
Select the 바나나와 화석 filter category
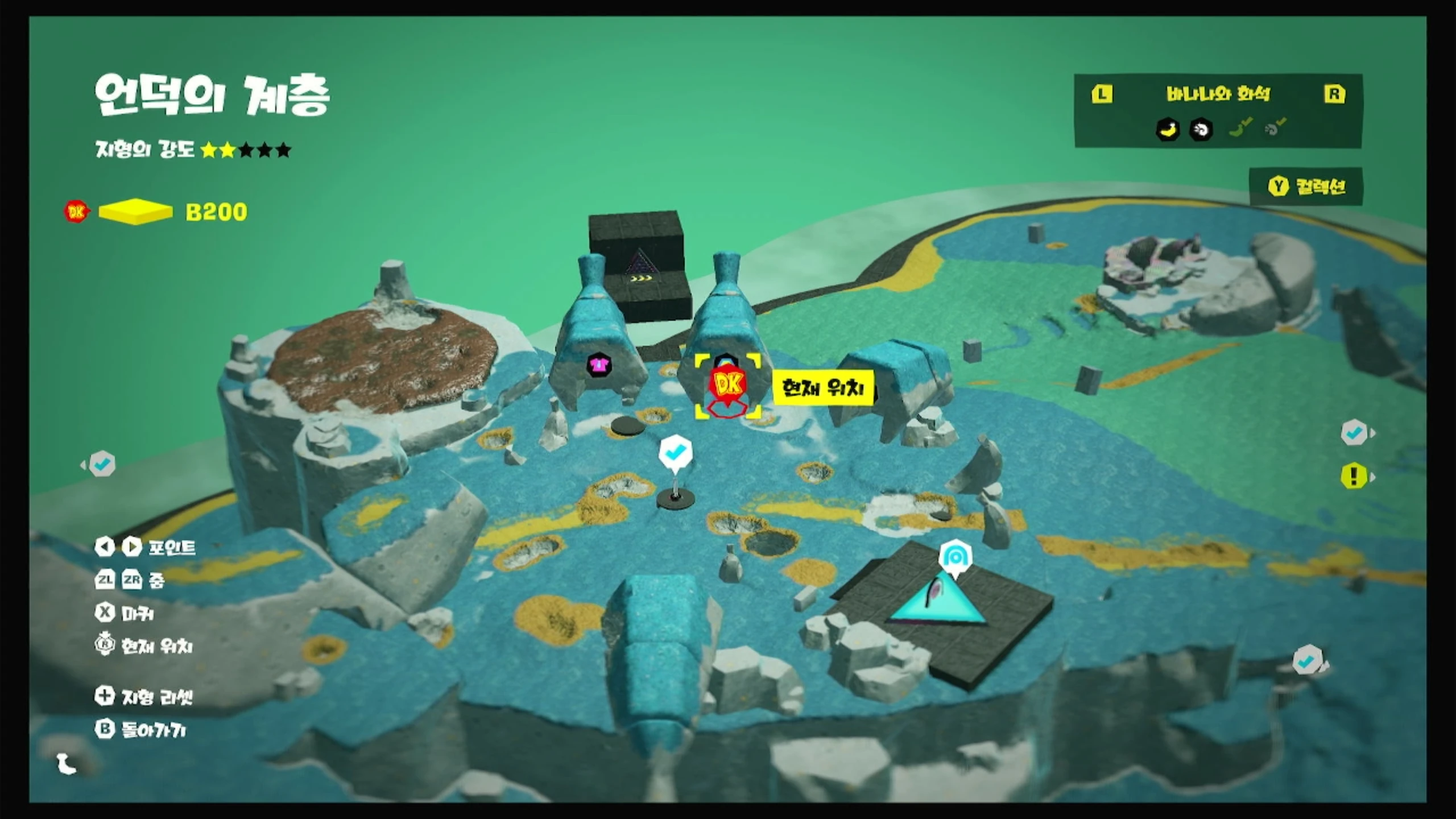pyautogui.click(x=1218, y=94)
